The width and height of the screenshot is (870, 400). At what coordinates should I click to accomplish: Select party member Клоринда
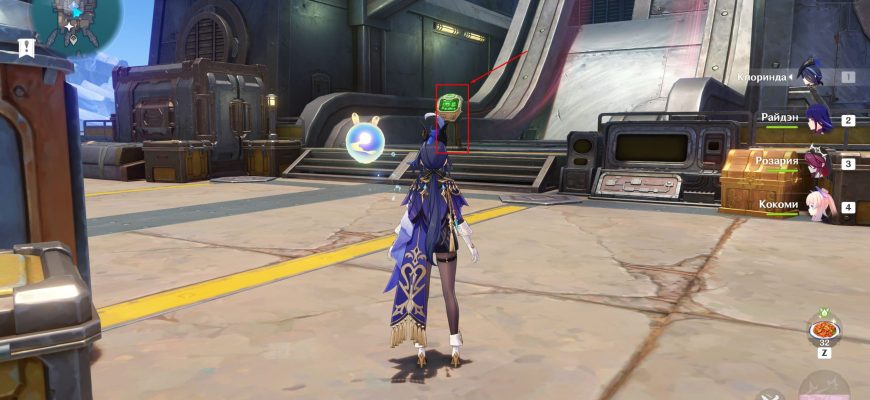pos(812,76)
